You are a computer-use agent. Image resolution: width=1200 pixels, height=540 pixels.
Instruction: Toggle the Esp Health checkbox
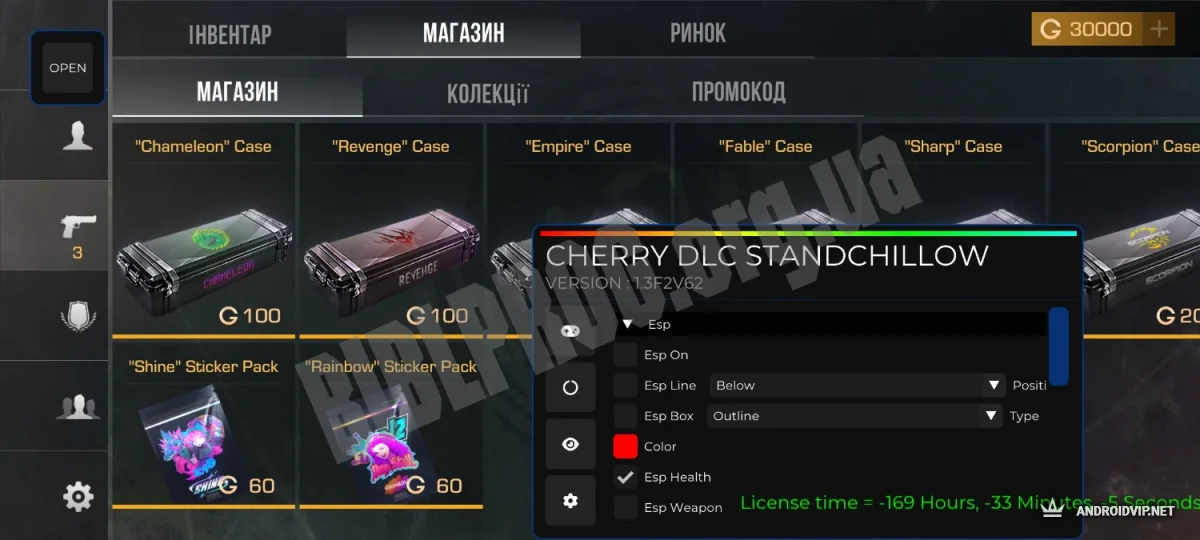(625, 477)
